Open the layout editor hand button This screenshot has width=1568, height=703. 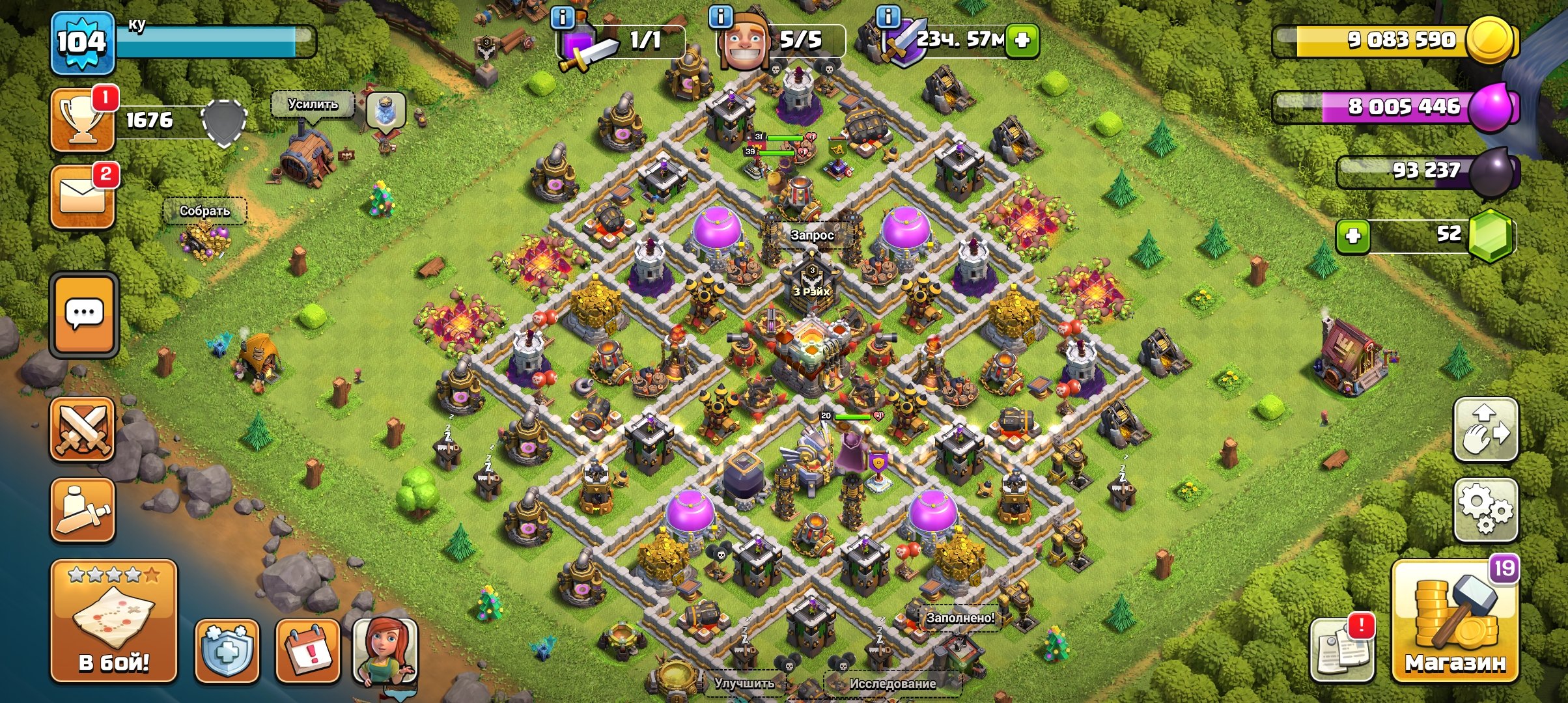tap(1486, 430)
